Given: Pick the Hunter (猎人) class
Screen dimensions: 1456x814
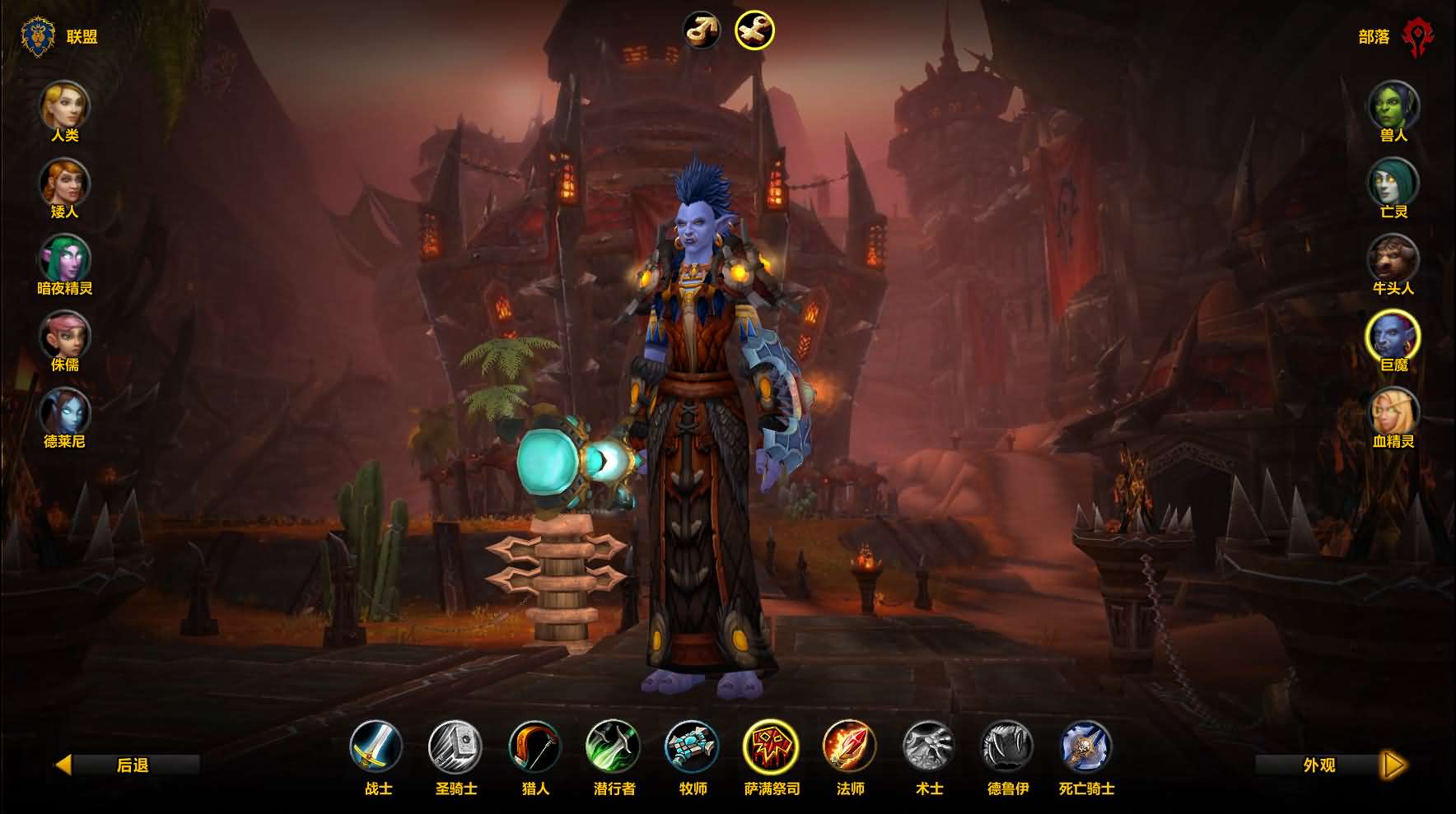Looking at the screenshot, I should point(534,747).
